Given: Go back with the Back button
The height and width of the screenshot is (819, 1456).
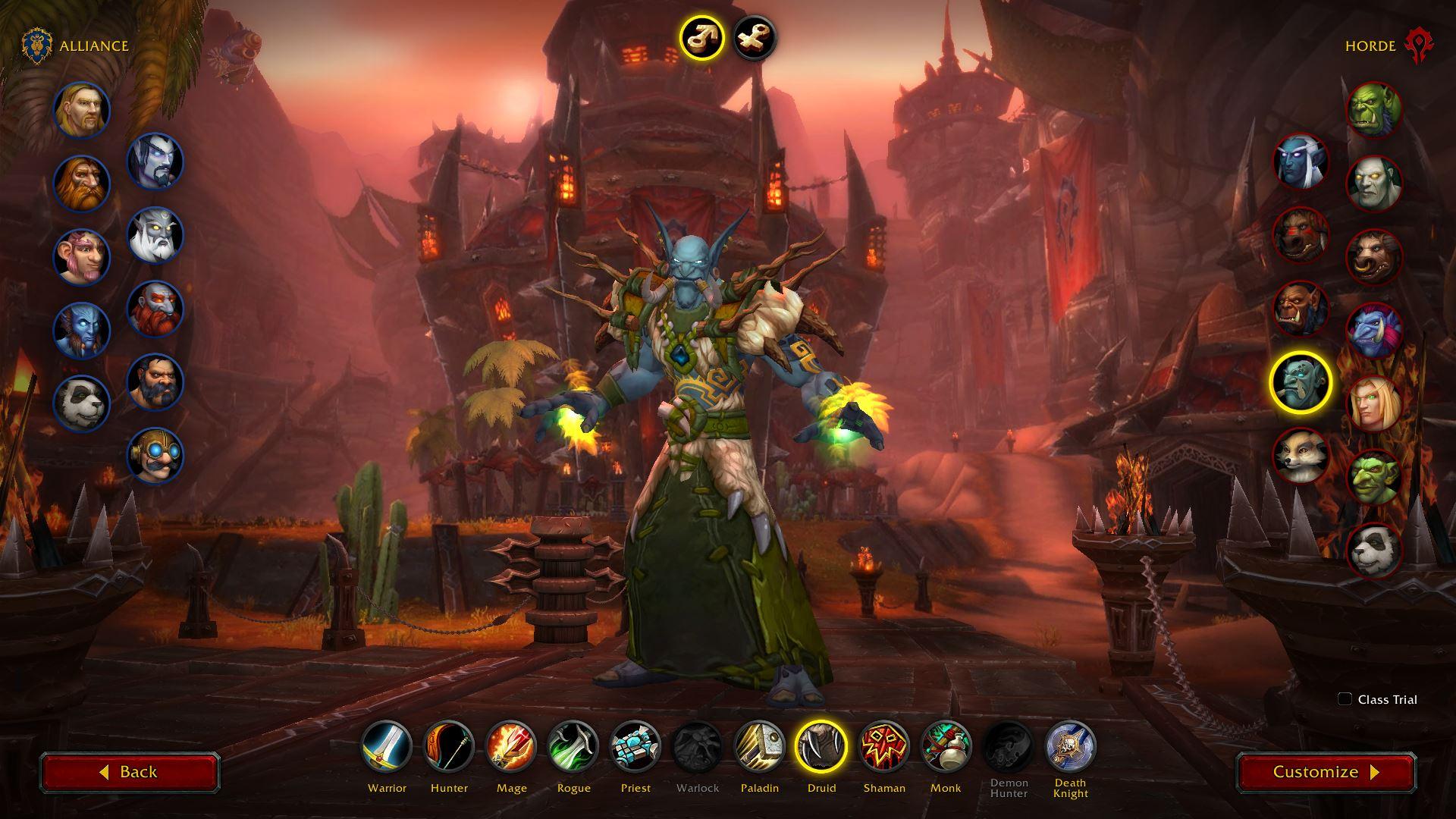Looking at the screenshot, I should [130, 772].
